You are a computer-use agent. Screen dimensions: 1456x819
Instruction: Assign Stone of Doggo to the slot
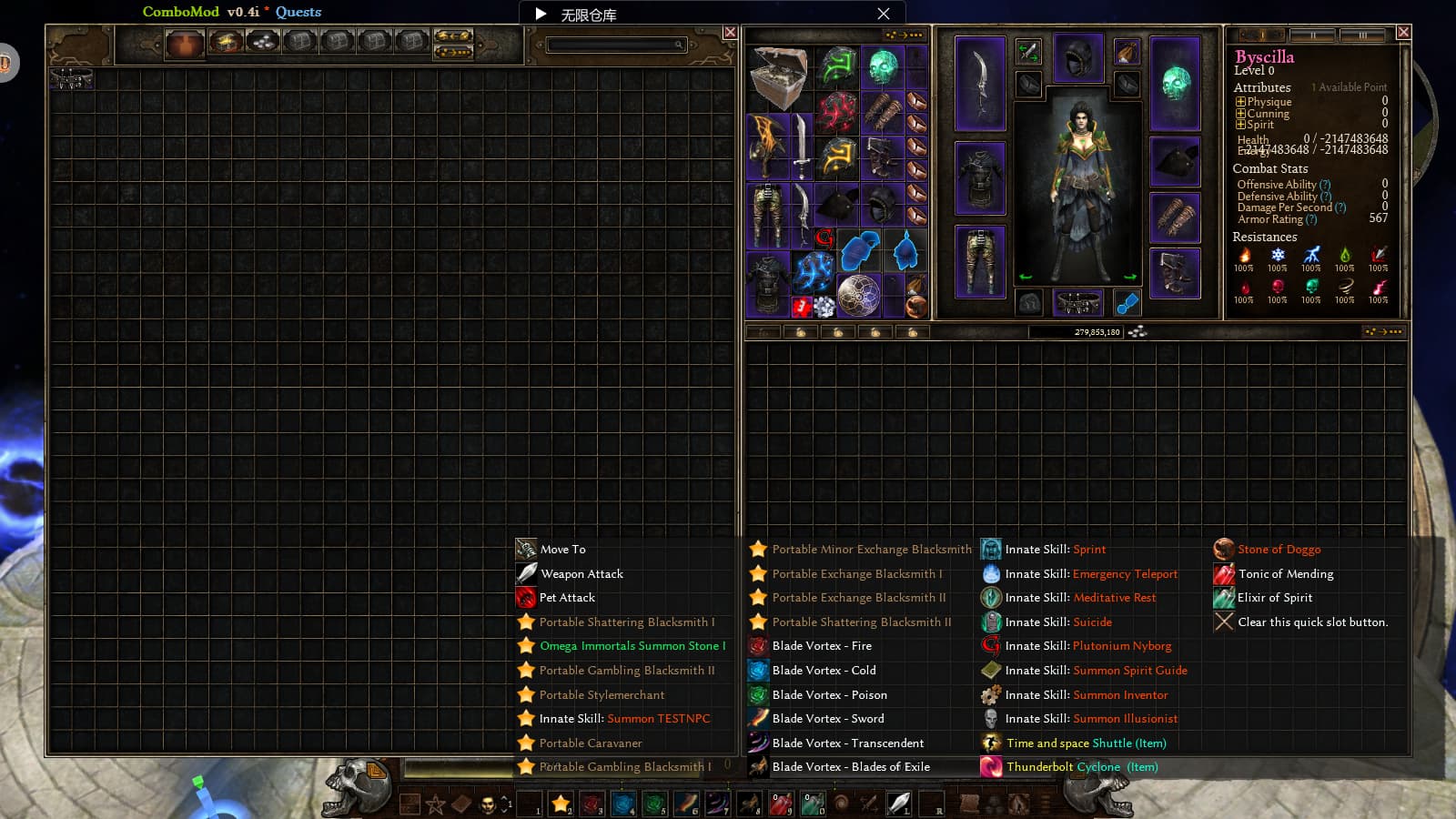tap(1279, 549)
